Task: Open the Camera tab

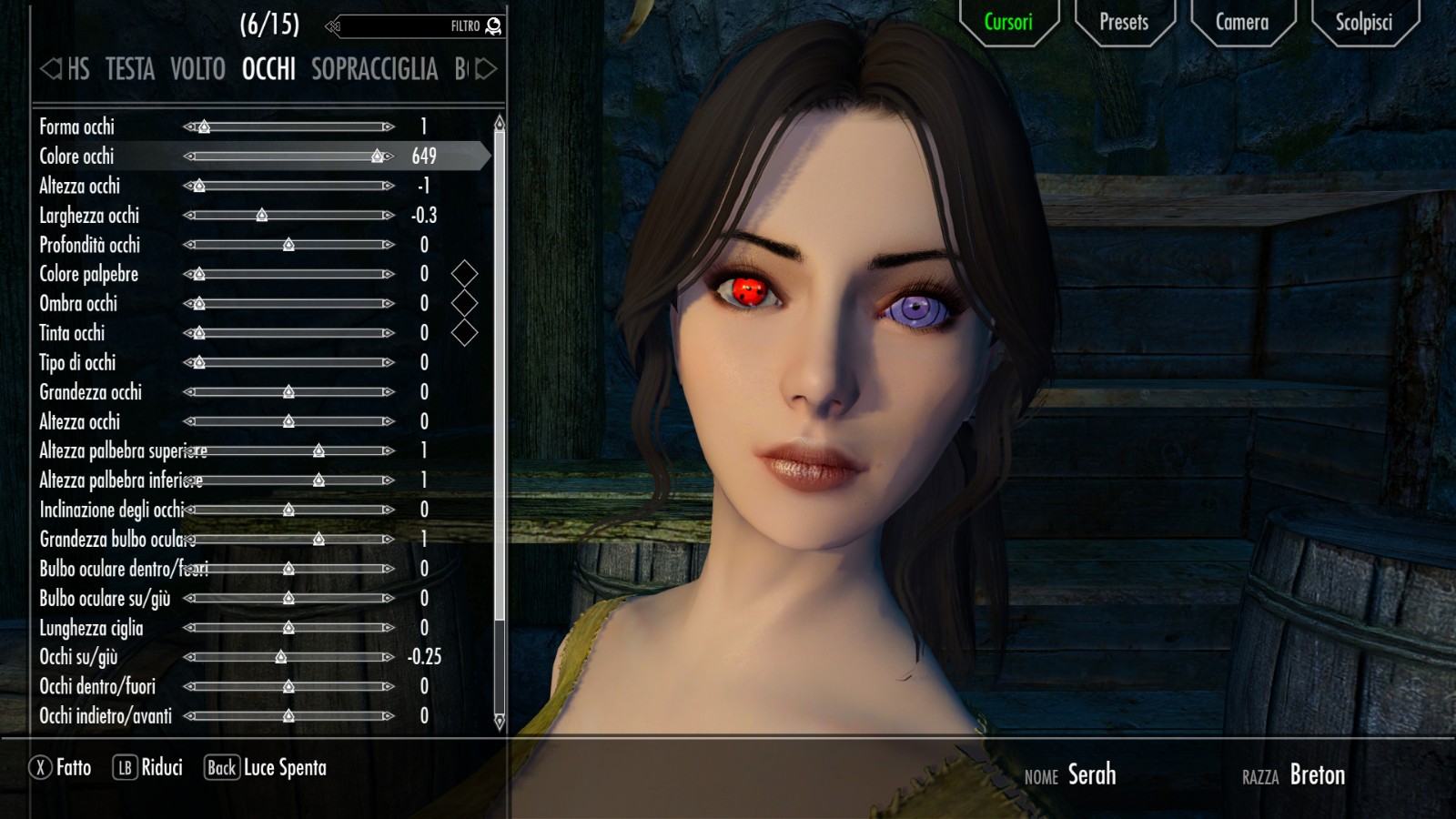Action: click(1241, 23)
